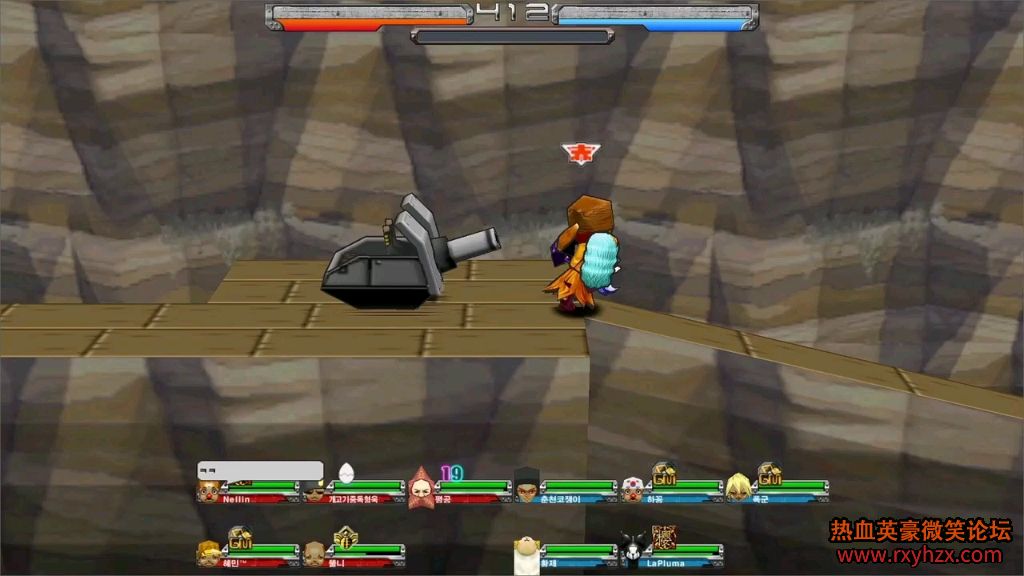Select the spiky blonde-haired player portrait

click(738, 489)
